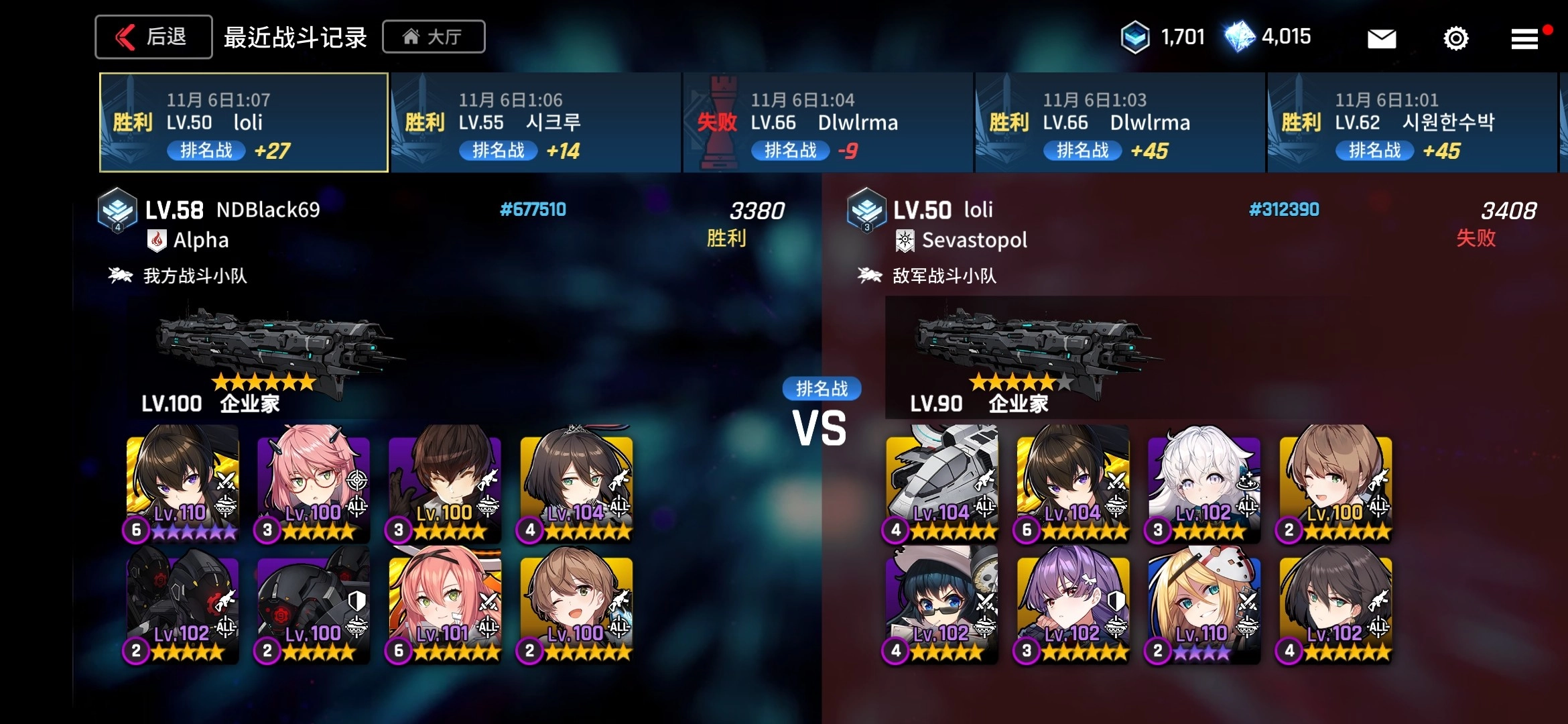Viewport: 1568px width, 724px height.
Task: Select the 1:06 battle record against 시크루
Action: click(x=535, y=123)
